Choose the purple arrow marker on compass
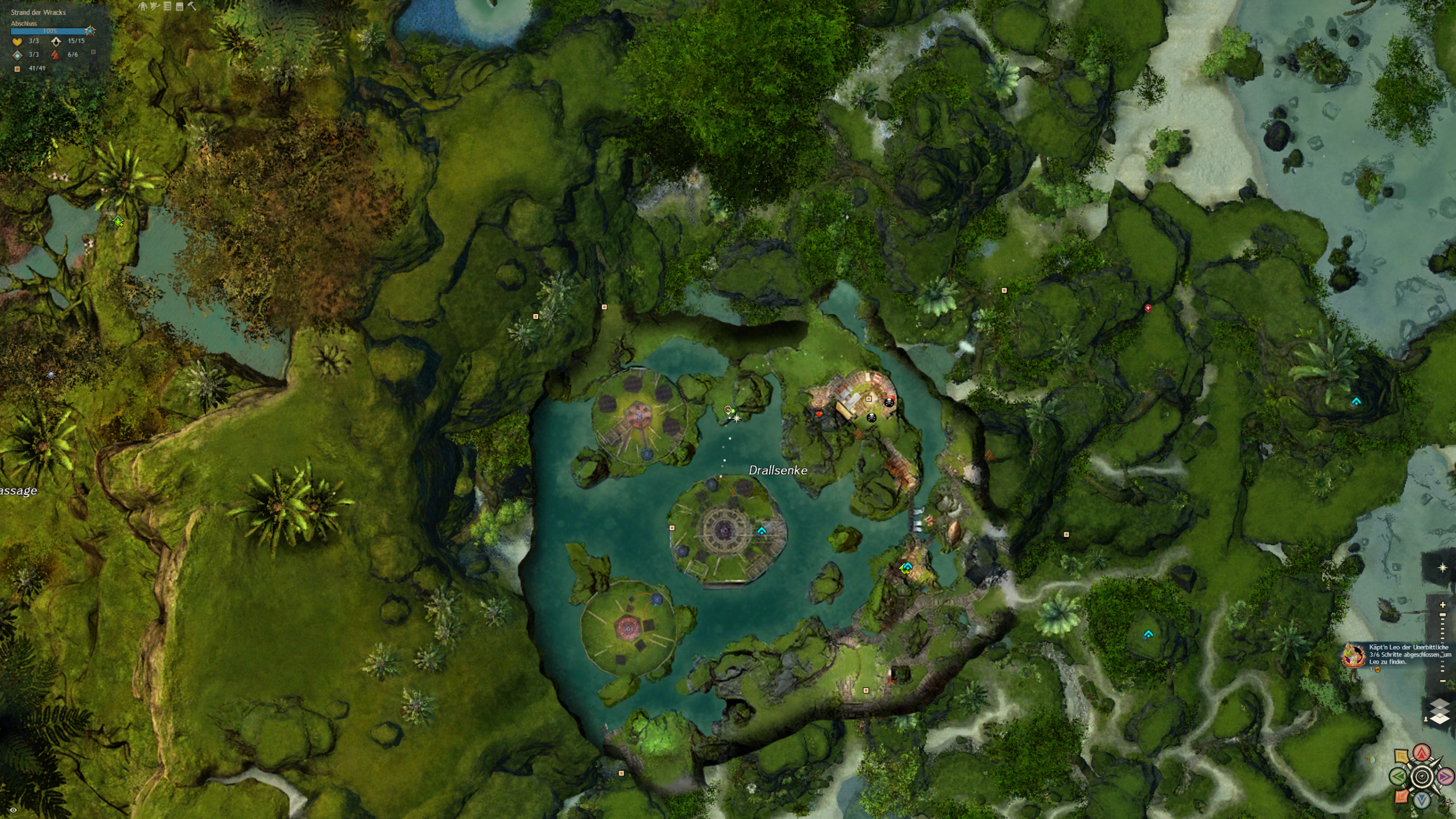The width and height of the screenshot is (1456, 819). (x=1445, y=776)
